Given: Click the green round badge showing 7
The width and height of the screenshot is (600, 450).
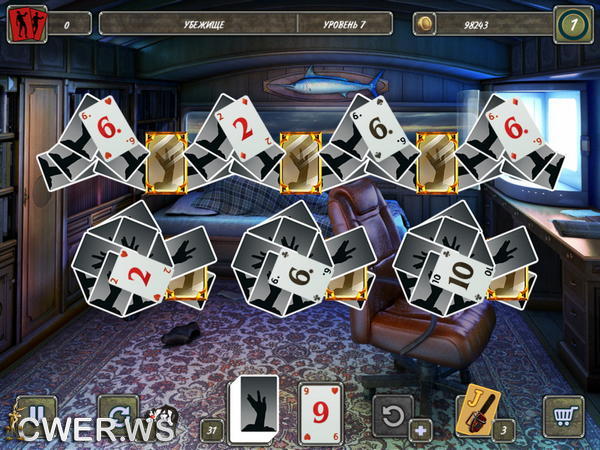Looking at the screenshot, I should (573, 24).
